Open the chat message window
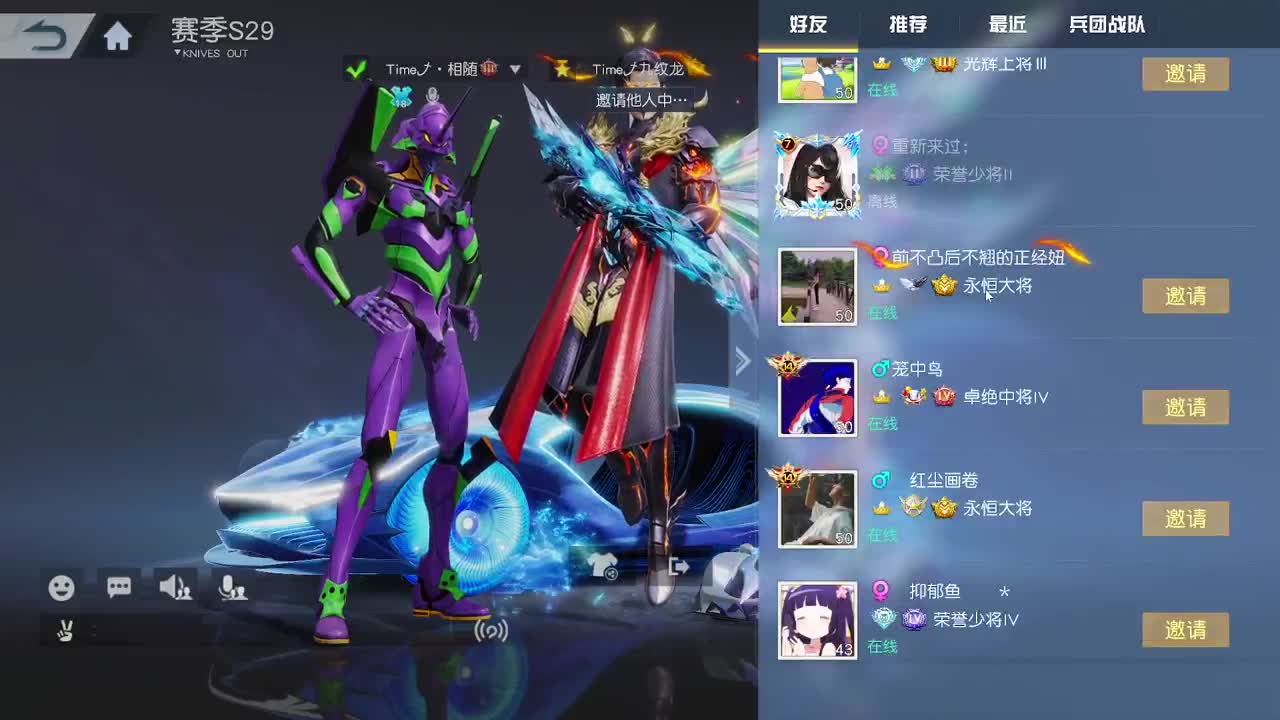This screenshot has width=1280, height=720. 118,588
